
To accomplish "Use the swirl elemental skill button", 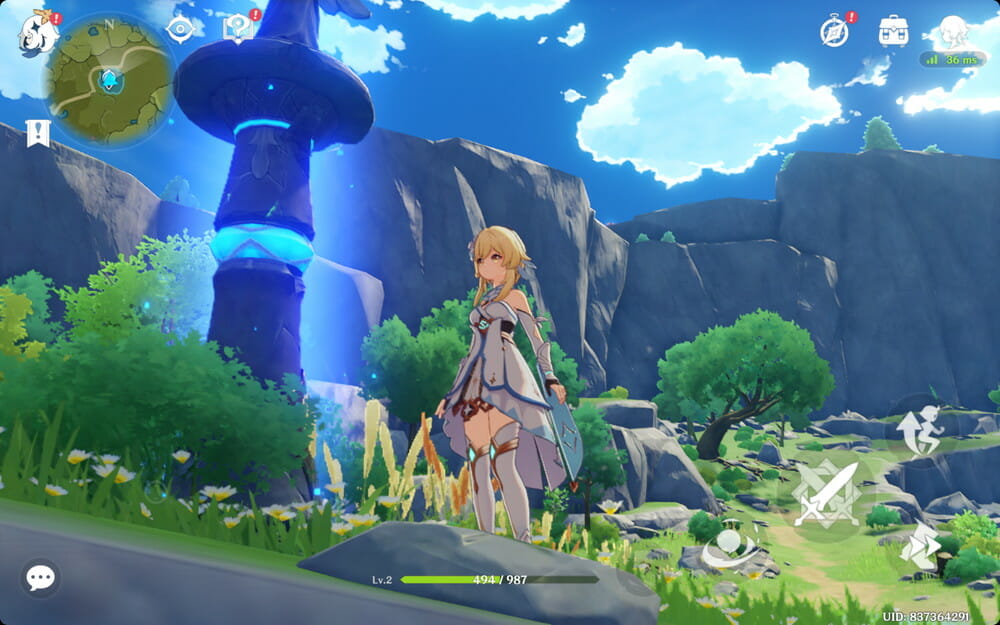I will 729,547.
